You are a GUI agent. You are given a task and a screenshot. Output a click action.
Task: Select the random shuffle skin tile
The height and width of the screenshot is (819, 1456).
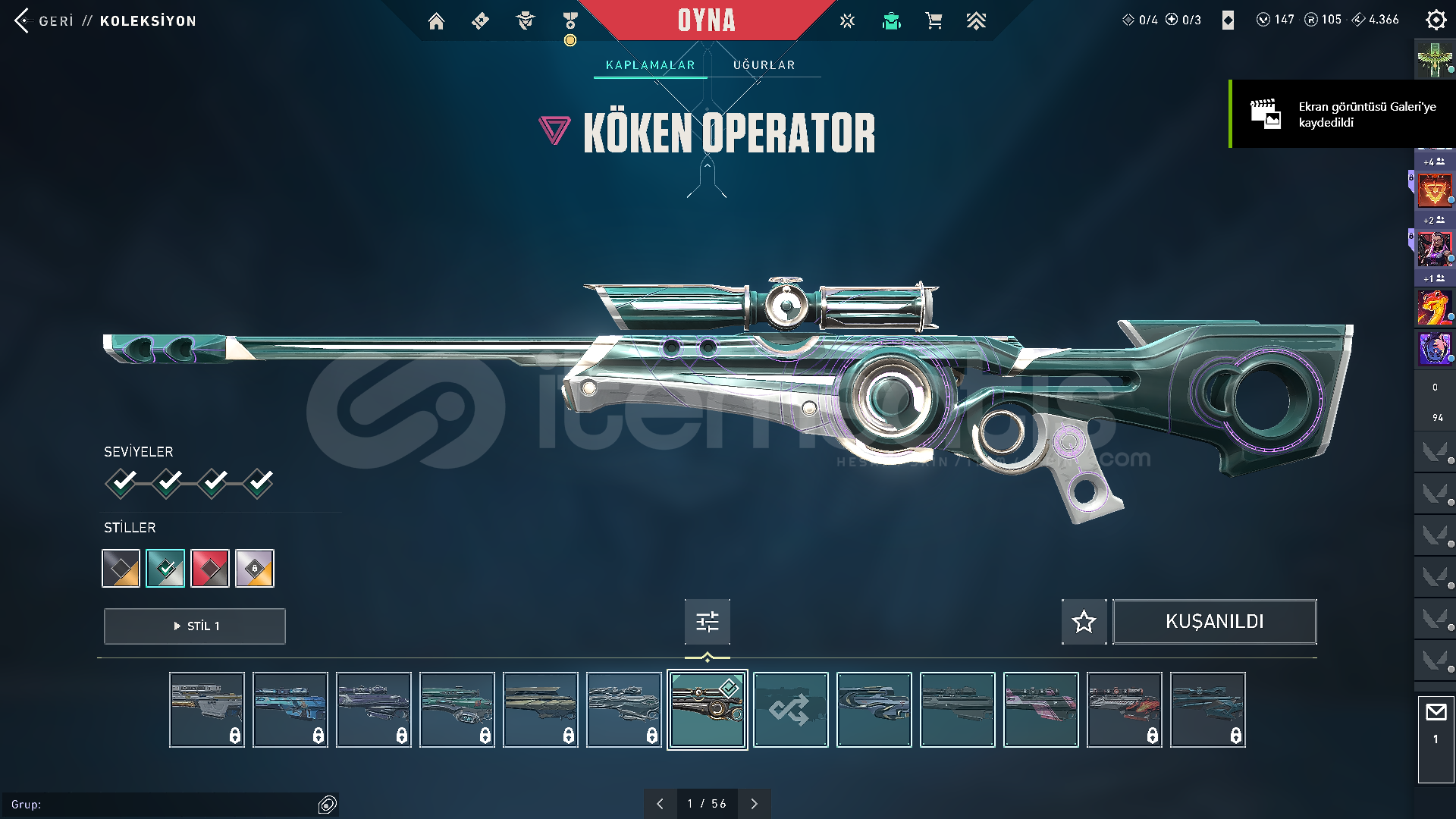pyautogui.click(x=790, y=710)
